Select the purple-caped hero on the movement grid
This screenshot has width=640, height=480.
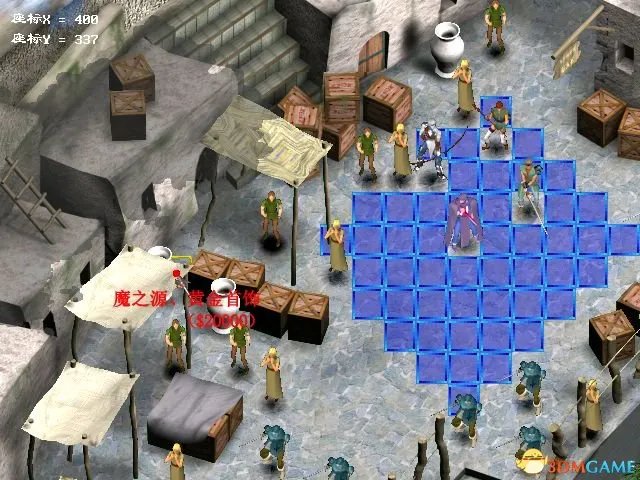(x=463, y=222)
